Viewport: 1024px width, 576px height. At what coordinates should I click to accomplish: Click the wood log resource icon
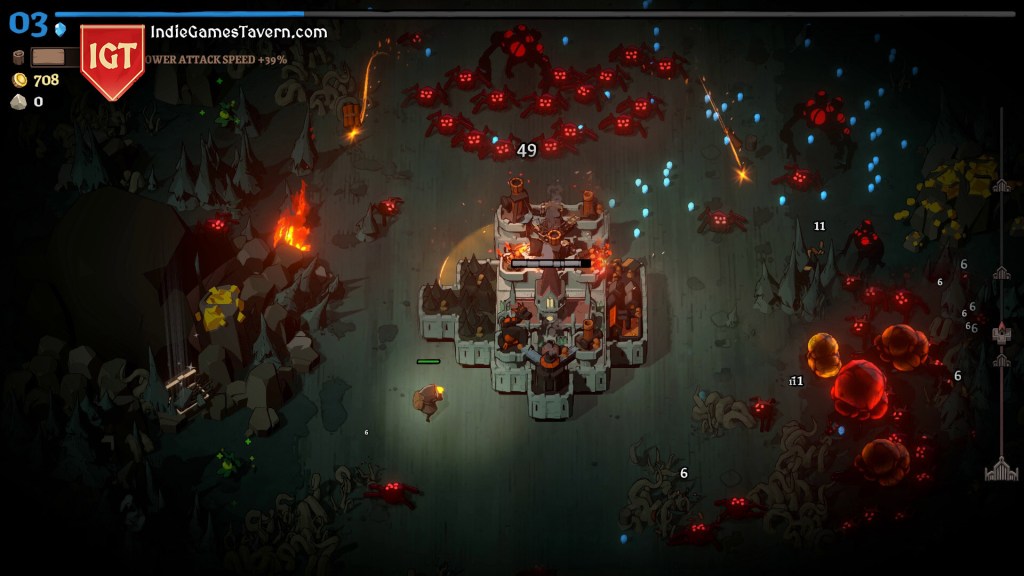pyautogui.click(x=18, y=57)
